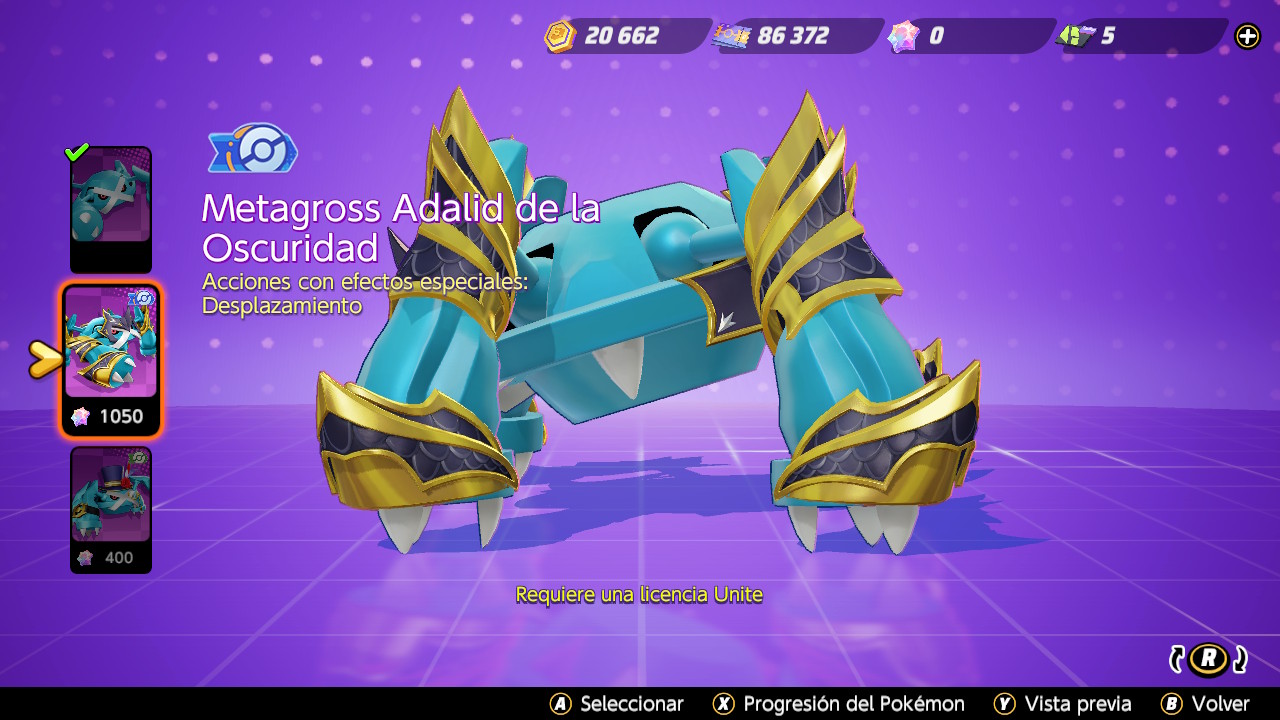This screenshot has width=1280, height=720.
Task: Select the default Metagross skin thumbnail
Action: pos(110,208)
